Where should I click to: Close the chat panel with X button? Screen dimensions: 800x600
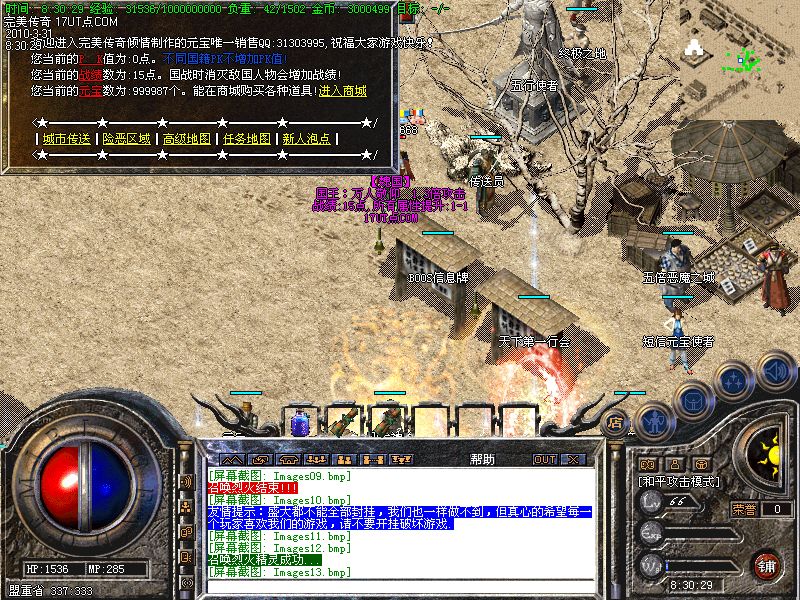point(572,460)
